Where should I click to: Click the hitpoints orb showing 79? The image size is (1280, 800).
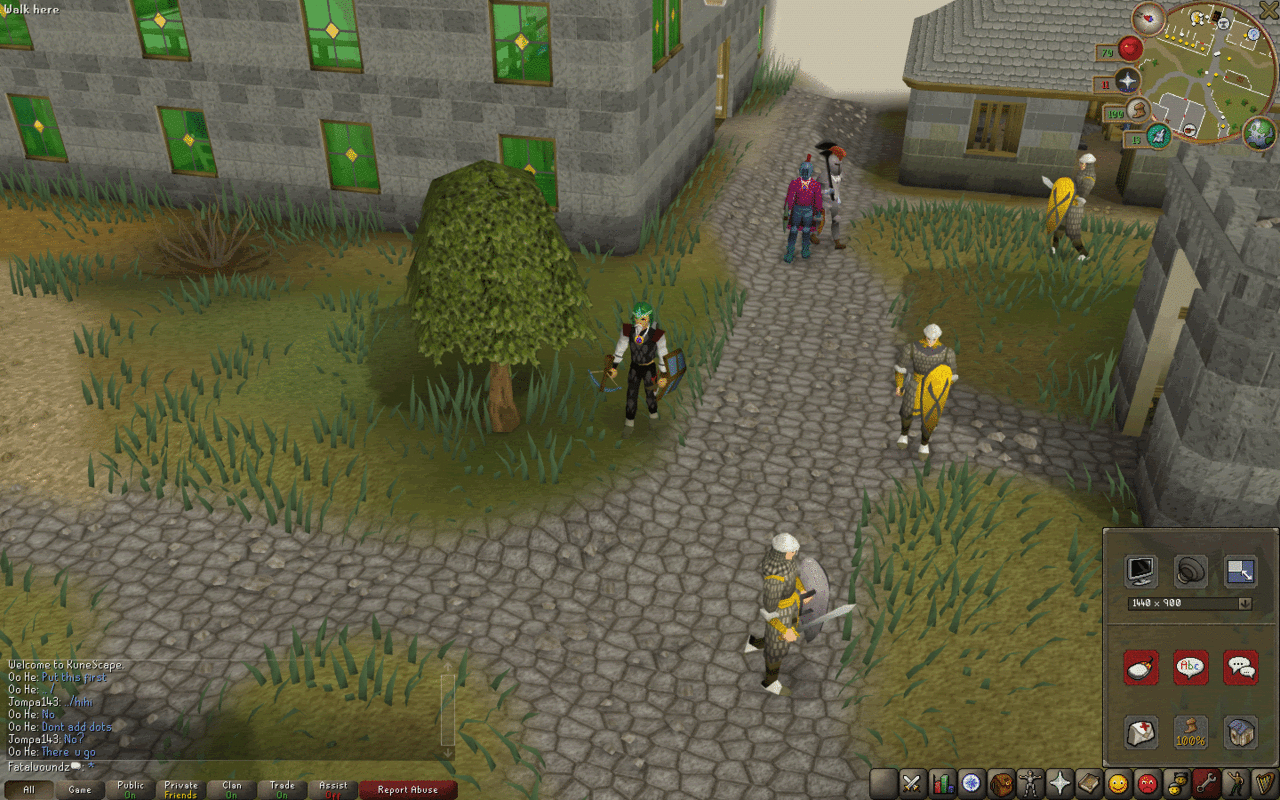[1130, 49]
